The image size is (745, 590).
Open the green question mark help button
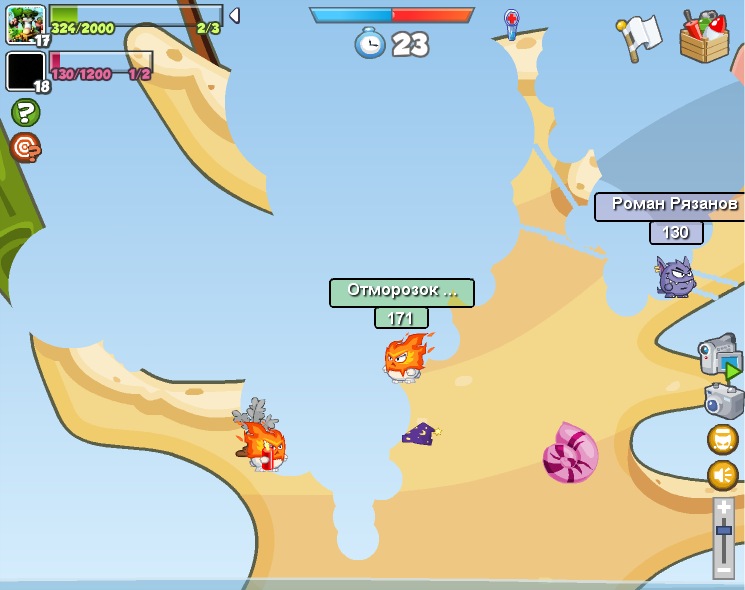pyautogui.click(x=25, y=112)
